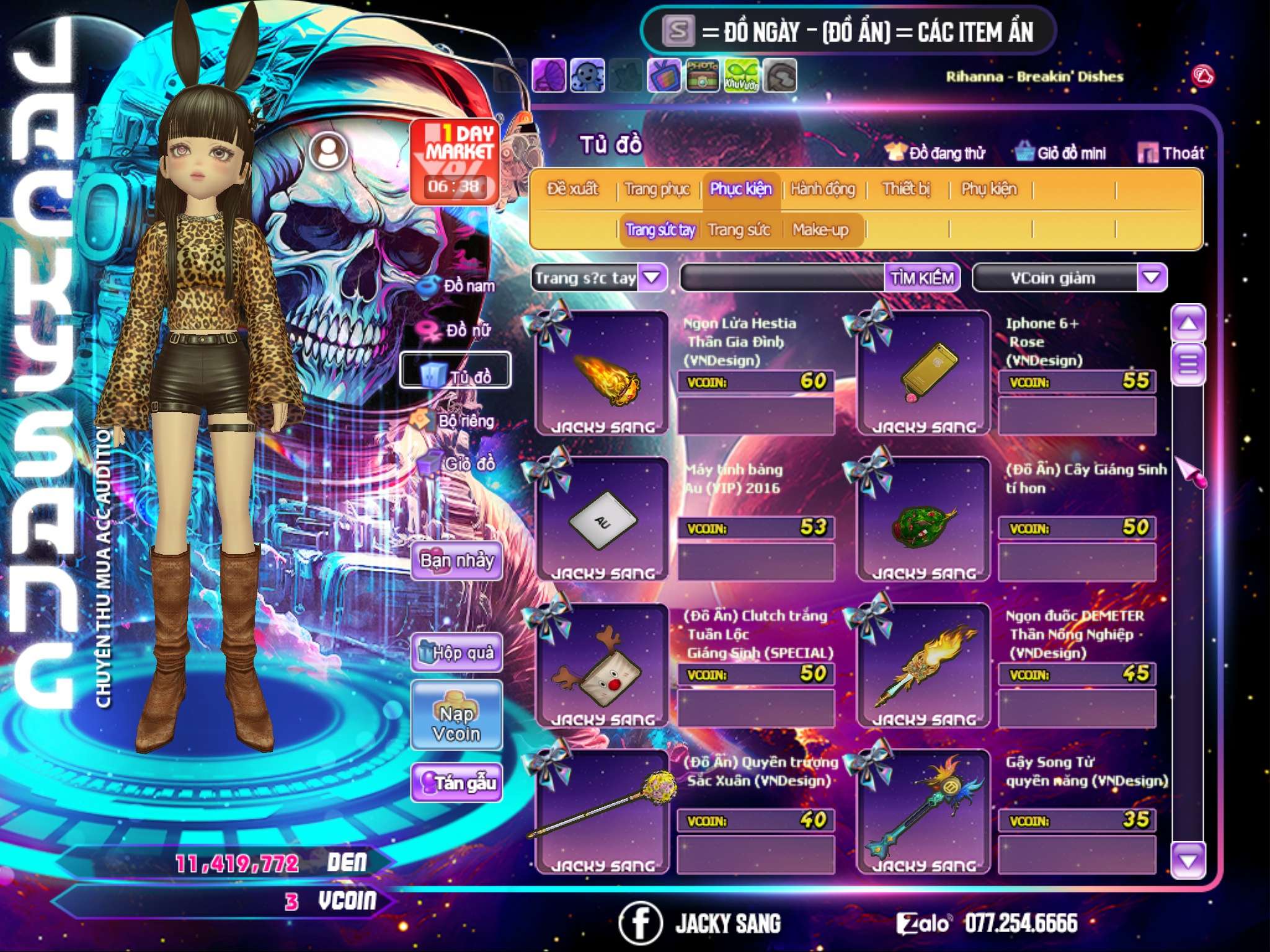1270x952 pixels.
Task: Open the Trang sức subcategory
Action: pyautogui.click(x=739, y=230)
